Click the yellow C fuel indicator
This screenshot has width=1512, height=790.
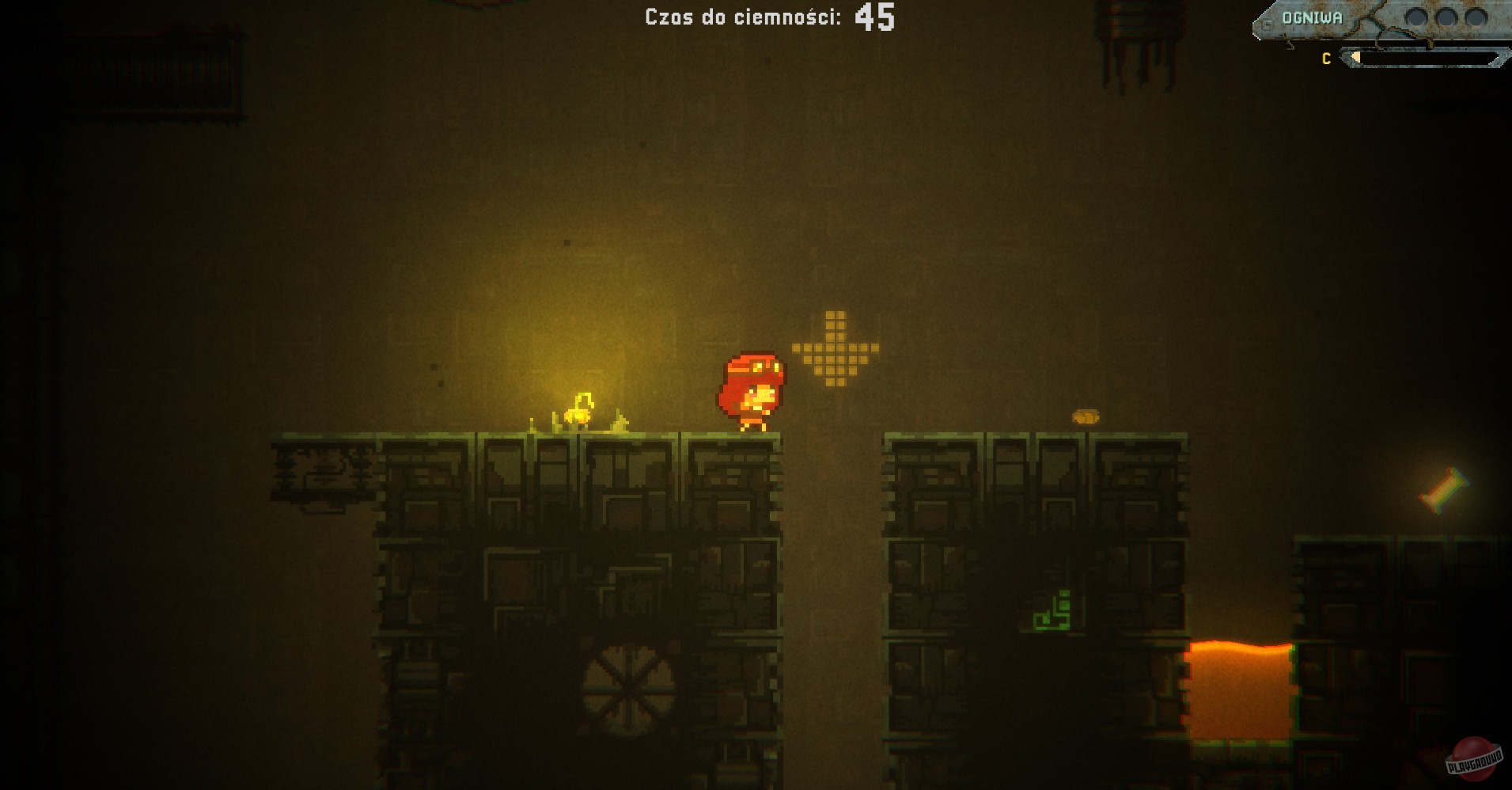pos(1325,58)
